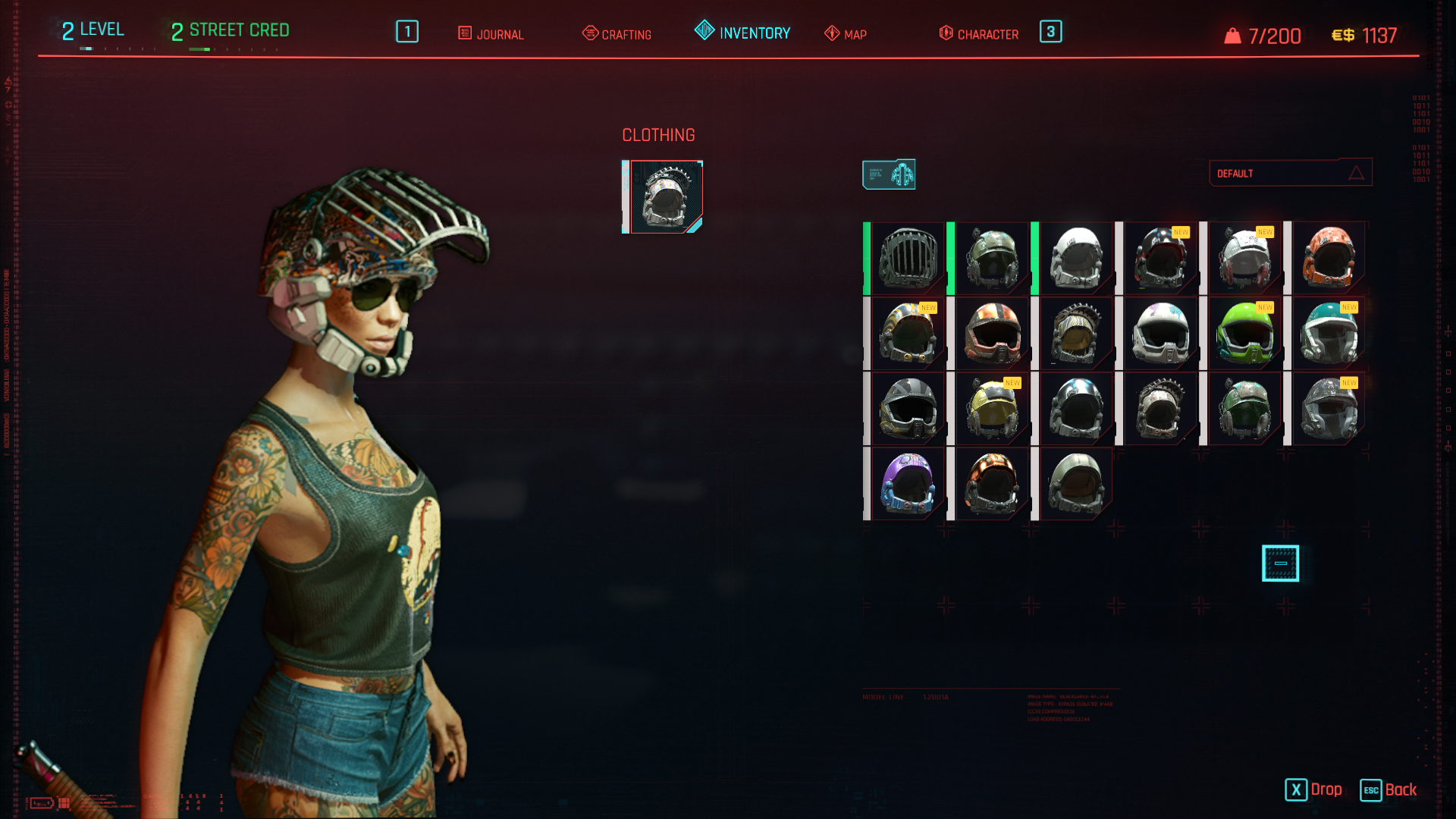The image size is (1456, 819).
Task: Select the orange and white top-row helmet
Action: pos(1329,259)
